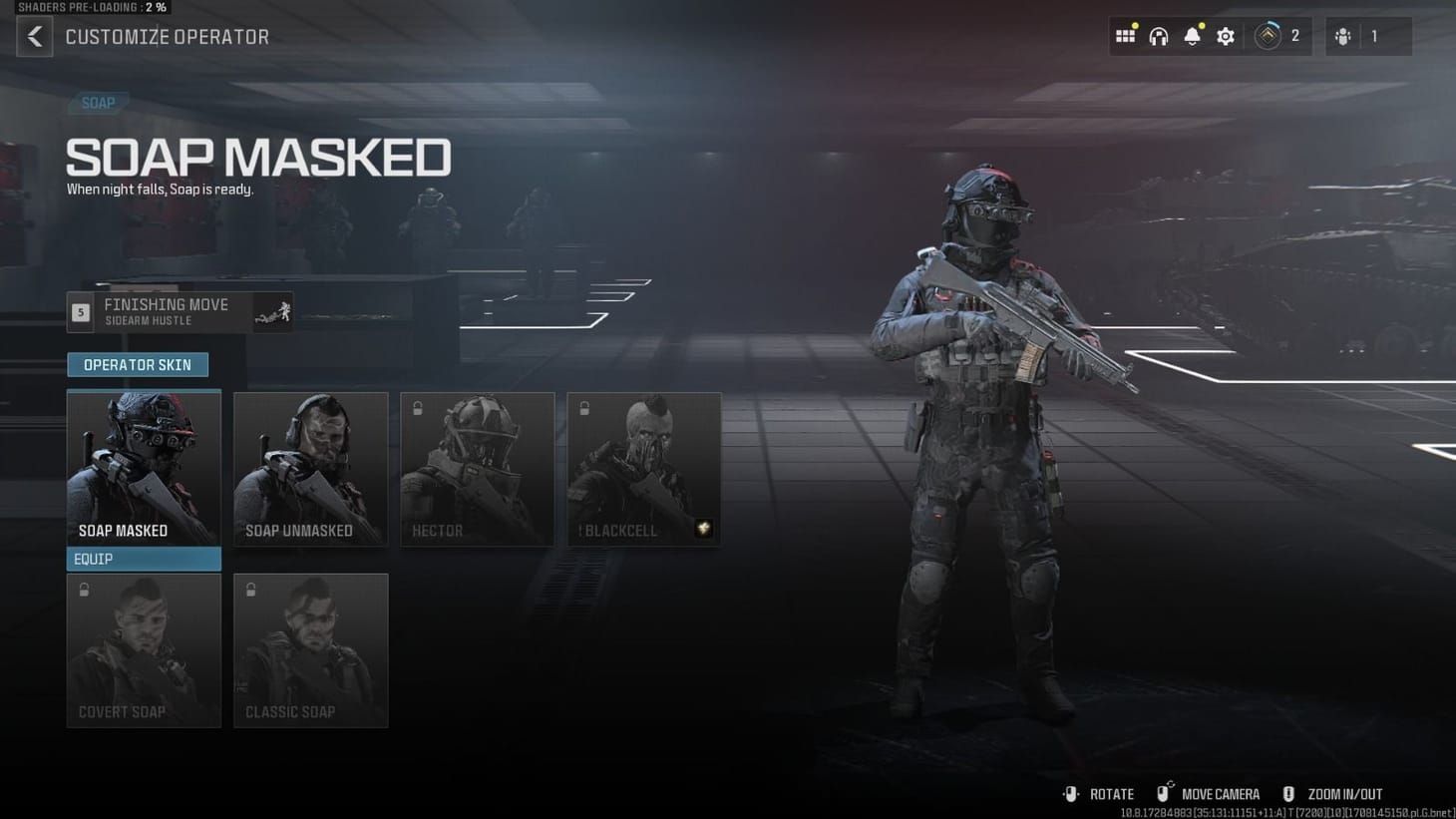Click the battle pass rank emblem
The width and height of the screenshot is (1456, 819).
[x=1268, y=35]
